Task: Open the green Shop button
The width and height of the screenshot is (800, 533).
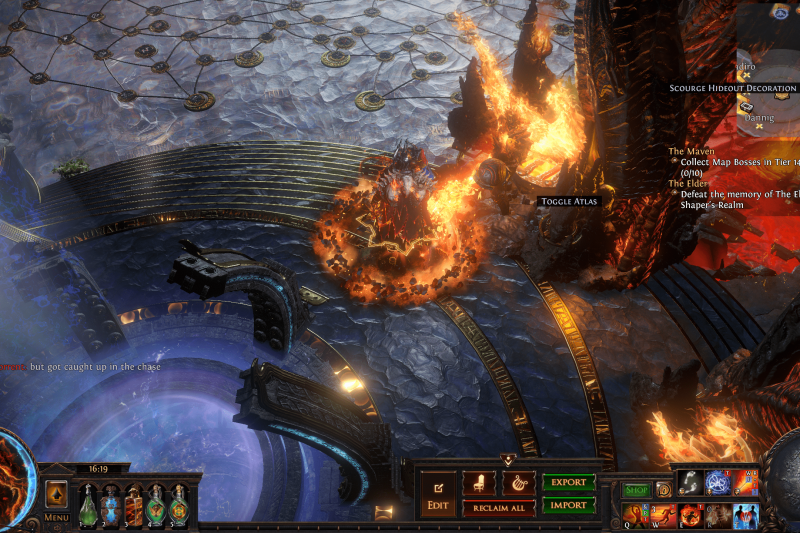Action: click(636, 490)
